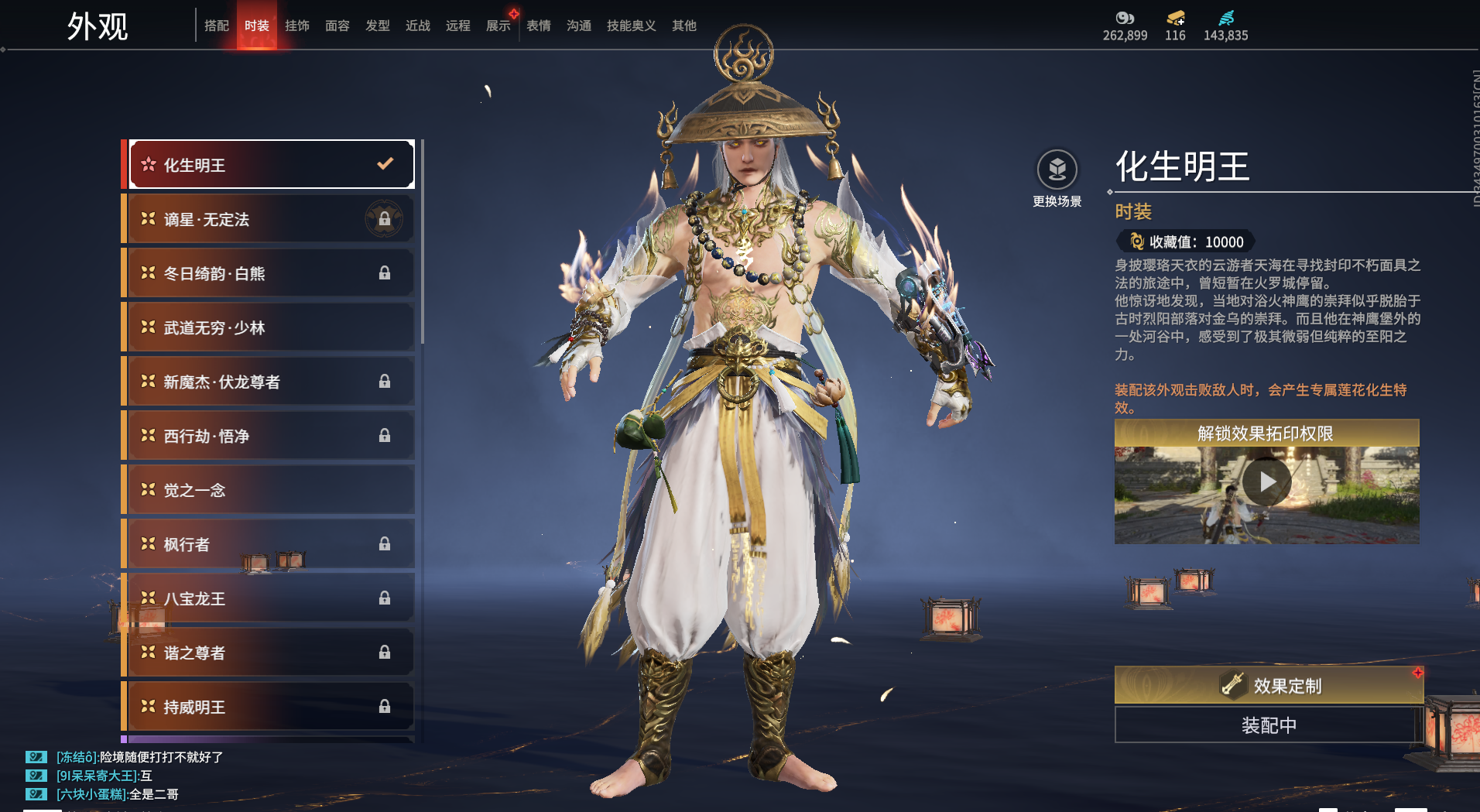Open the 挂饰 tab
The width and height of the screenshot is (1480, 812).
(x=296, y=26)
